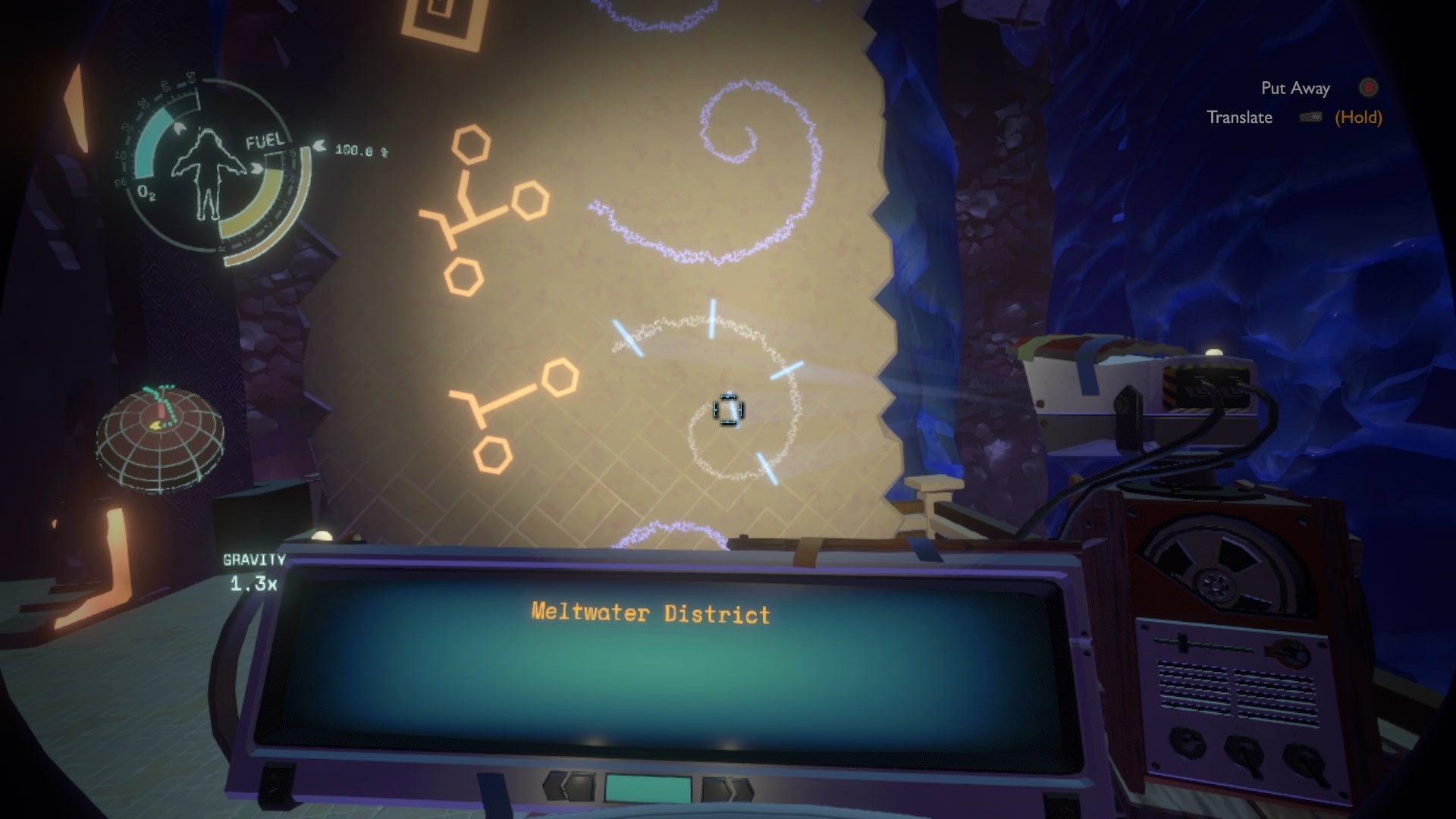Click the slider knob on the translator side panel
Viewport: 1456px width, 819px height.
click(1182, 644)
